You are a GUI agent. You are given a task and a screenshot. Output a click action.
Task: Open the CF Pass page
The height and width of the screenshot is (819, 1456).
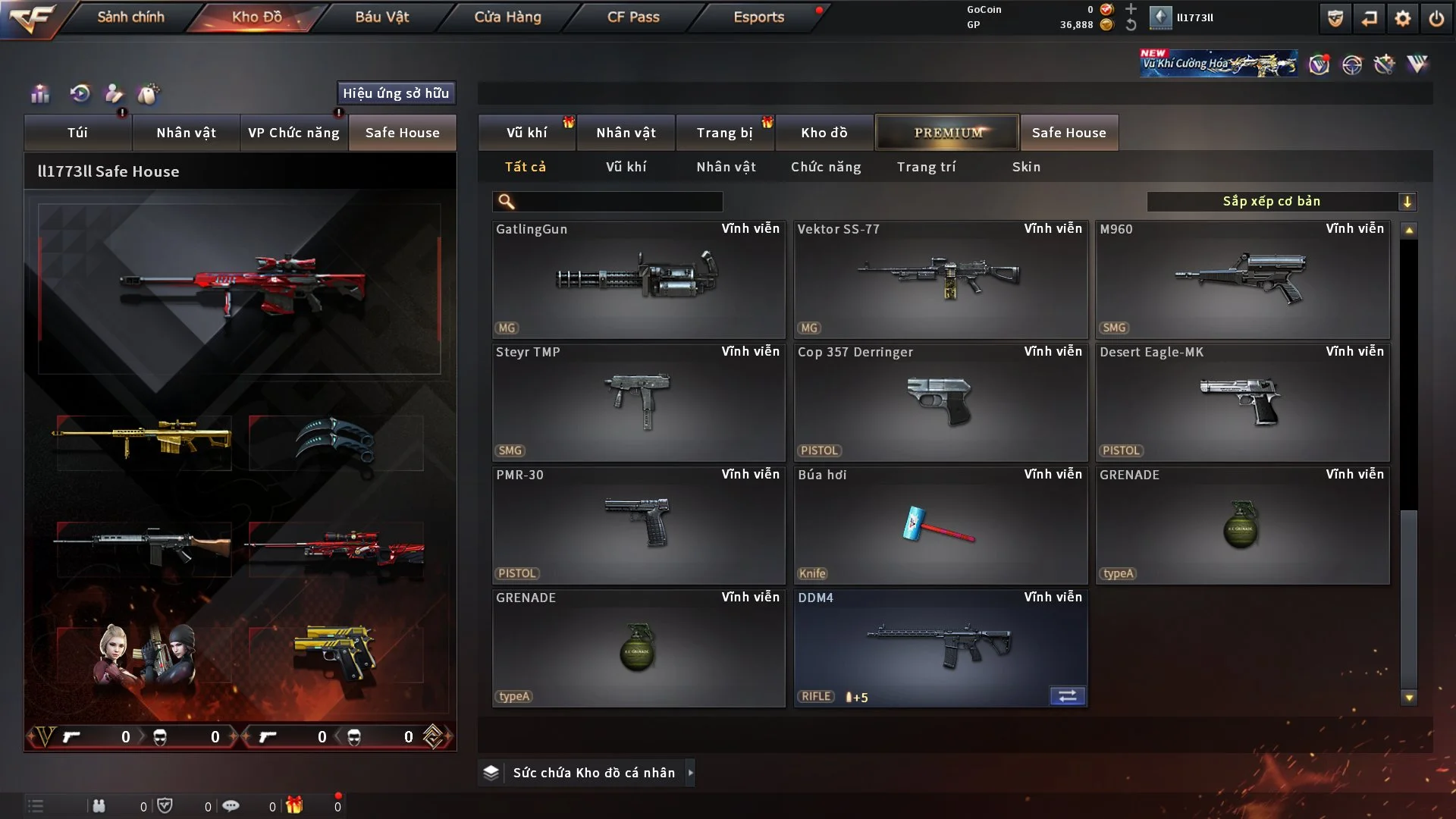633,17
